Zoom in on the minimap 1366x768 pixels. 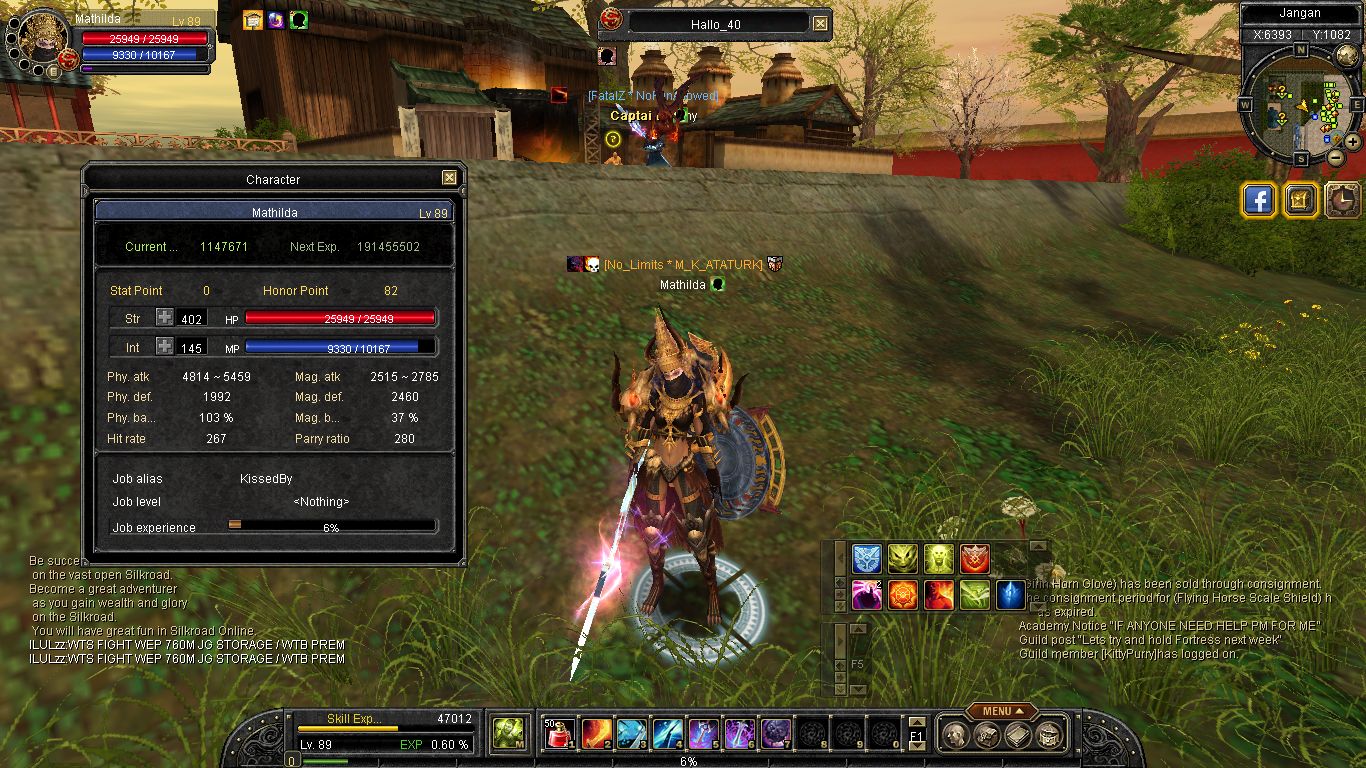(1353, 142)
